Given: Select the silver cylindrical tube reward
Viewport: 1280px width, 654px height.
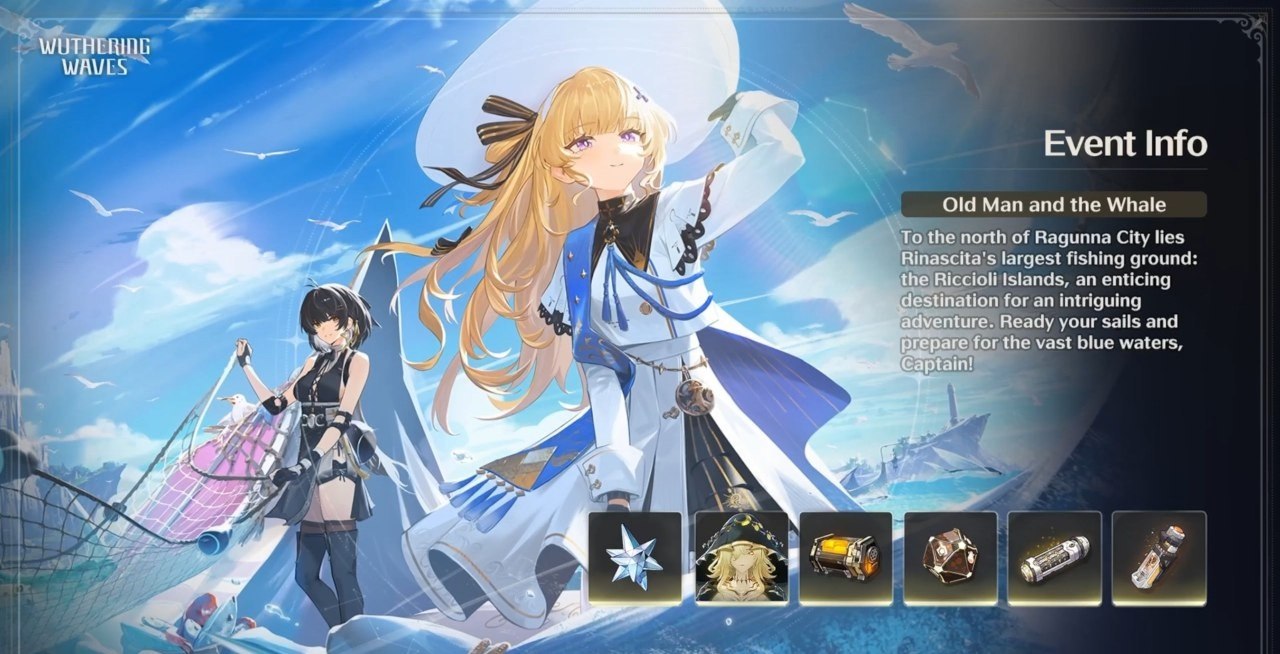Looking at the screenshot, I should 1054,558.
